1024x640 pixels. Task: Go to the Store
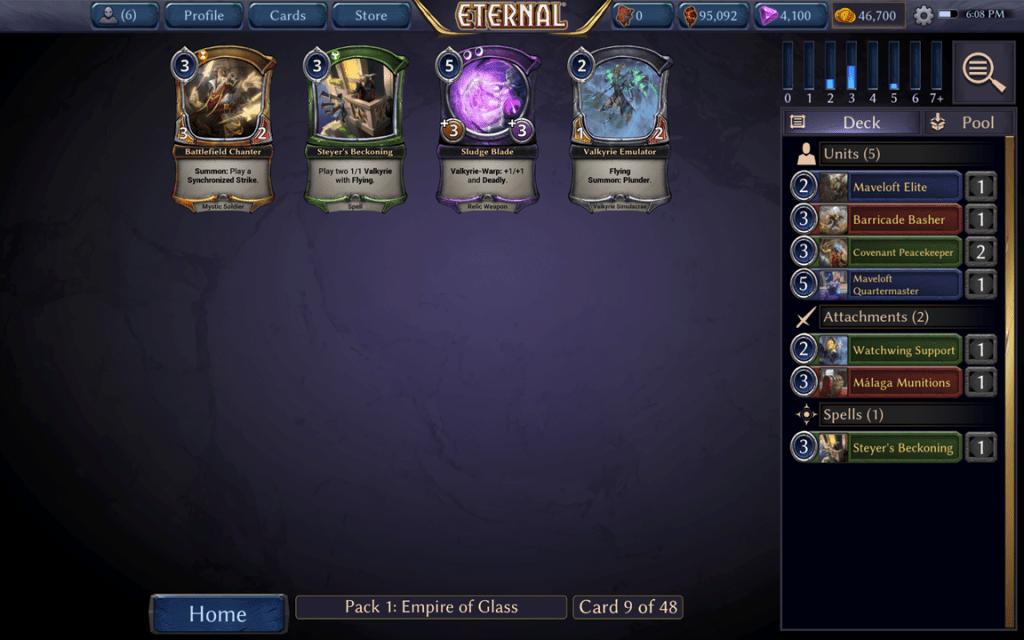pyautogui.click(x=371, y=15)
